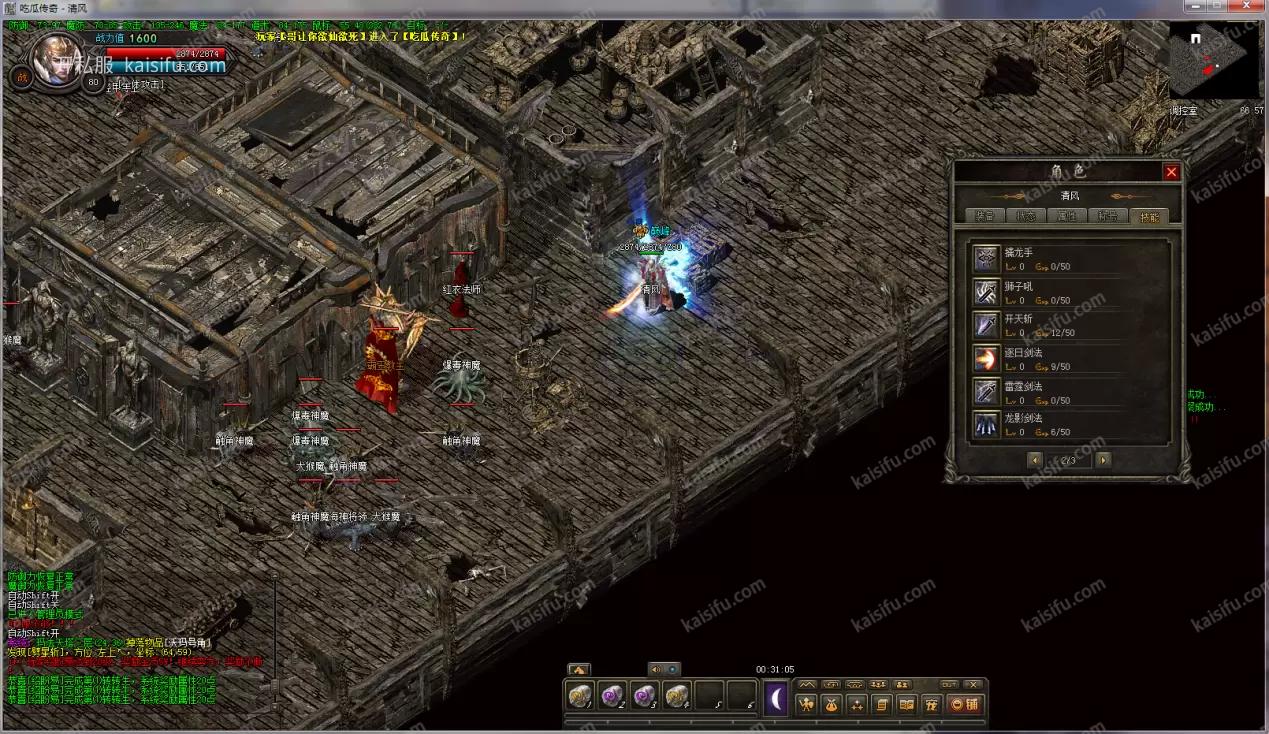Select the 开天斩 skill icon
The width and height of the screenshot is (1269, 734).
[987, 325]
